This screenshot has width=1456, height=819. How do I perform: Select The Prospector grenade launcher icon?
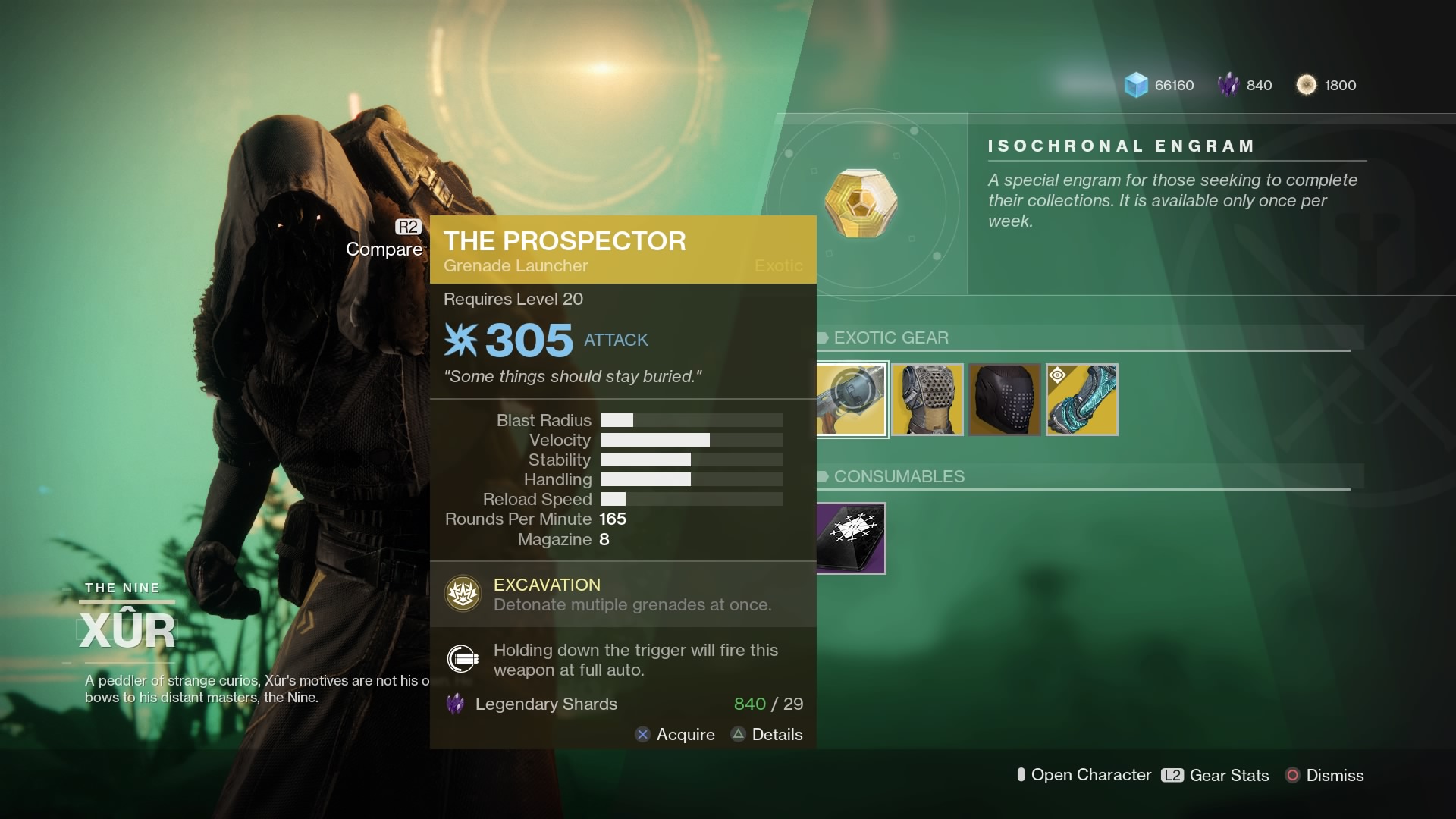tap(852, 399)
